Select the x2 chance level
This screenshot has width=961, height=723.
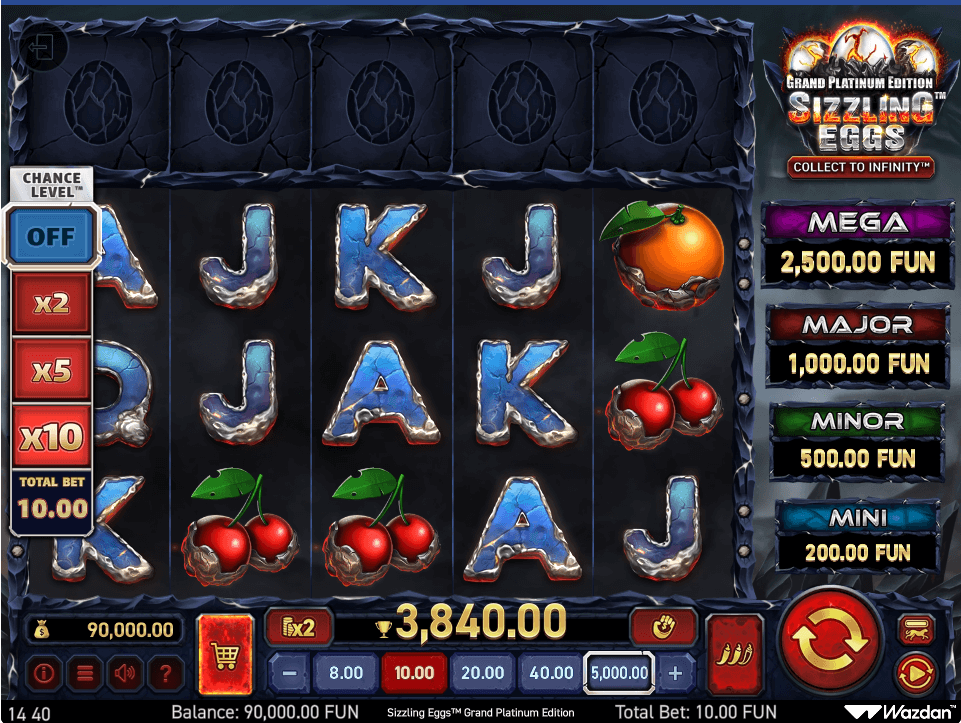point(51,302)
